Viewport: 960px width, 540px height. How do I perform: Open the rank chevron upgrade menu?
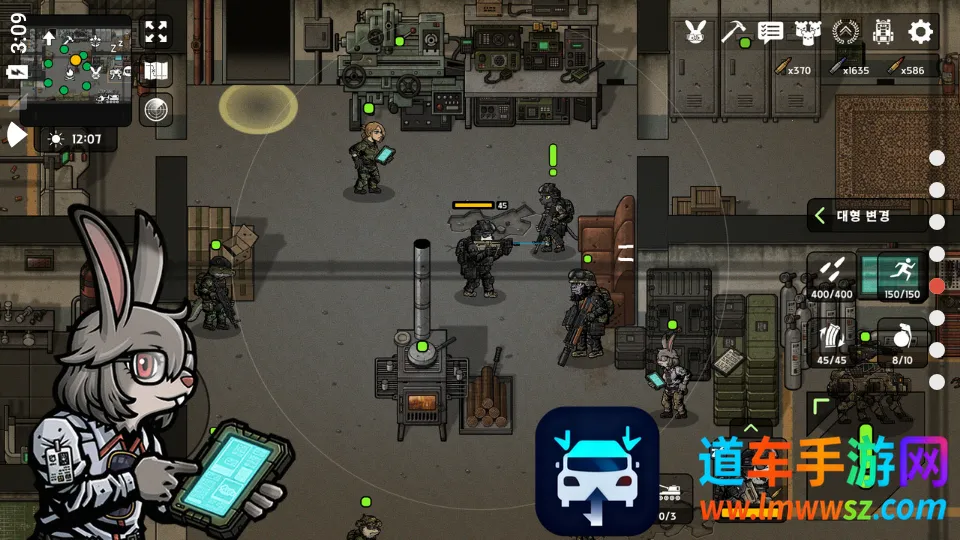[845, 31]
